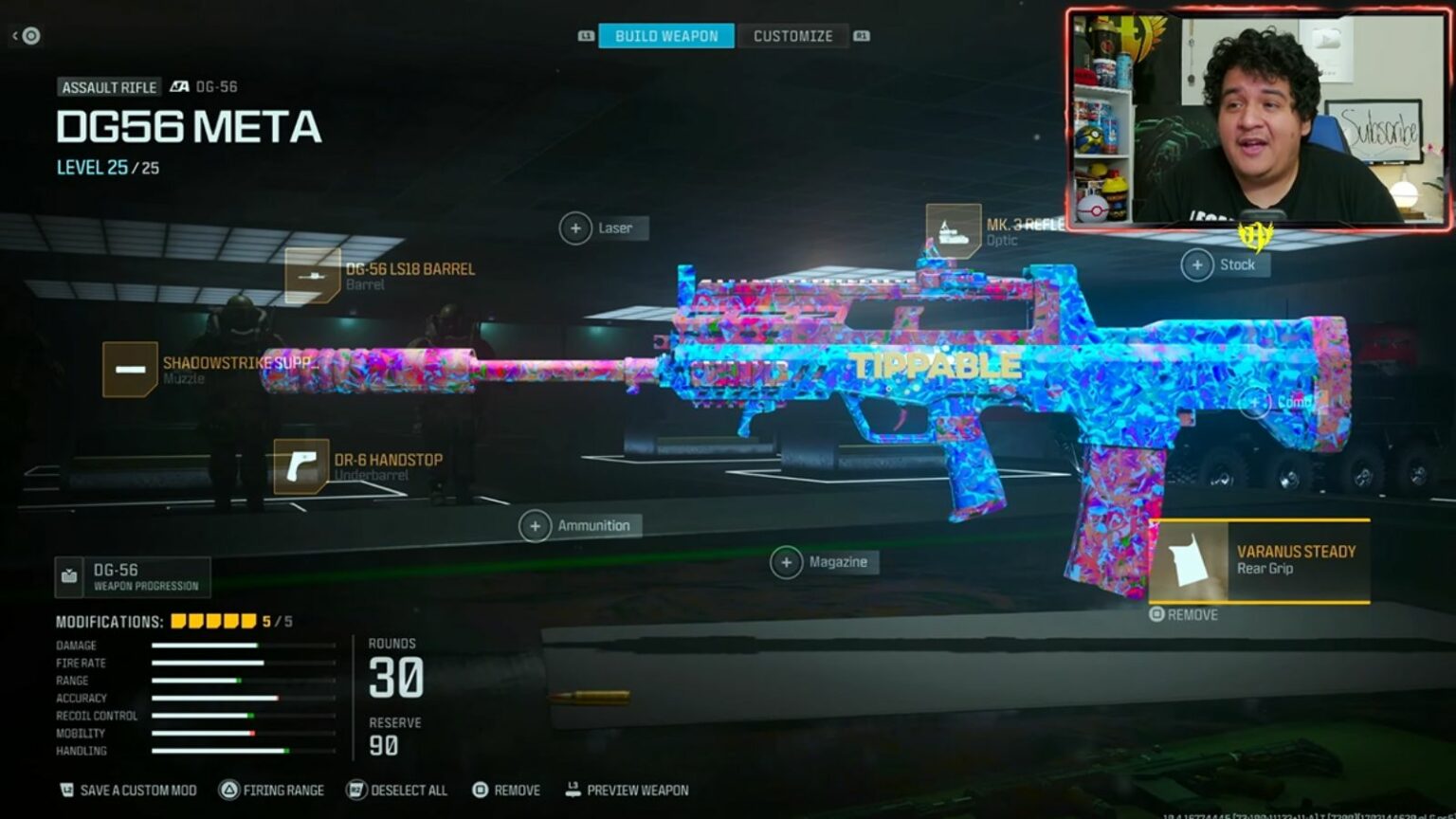Add an attachment to the Laser slot

pyautogui.click(x=575, y=227)
